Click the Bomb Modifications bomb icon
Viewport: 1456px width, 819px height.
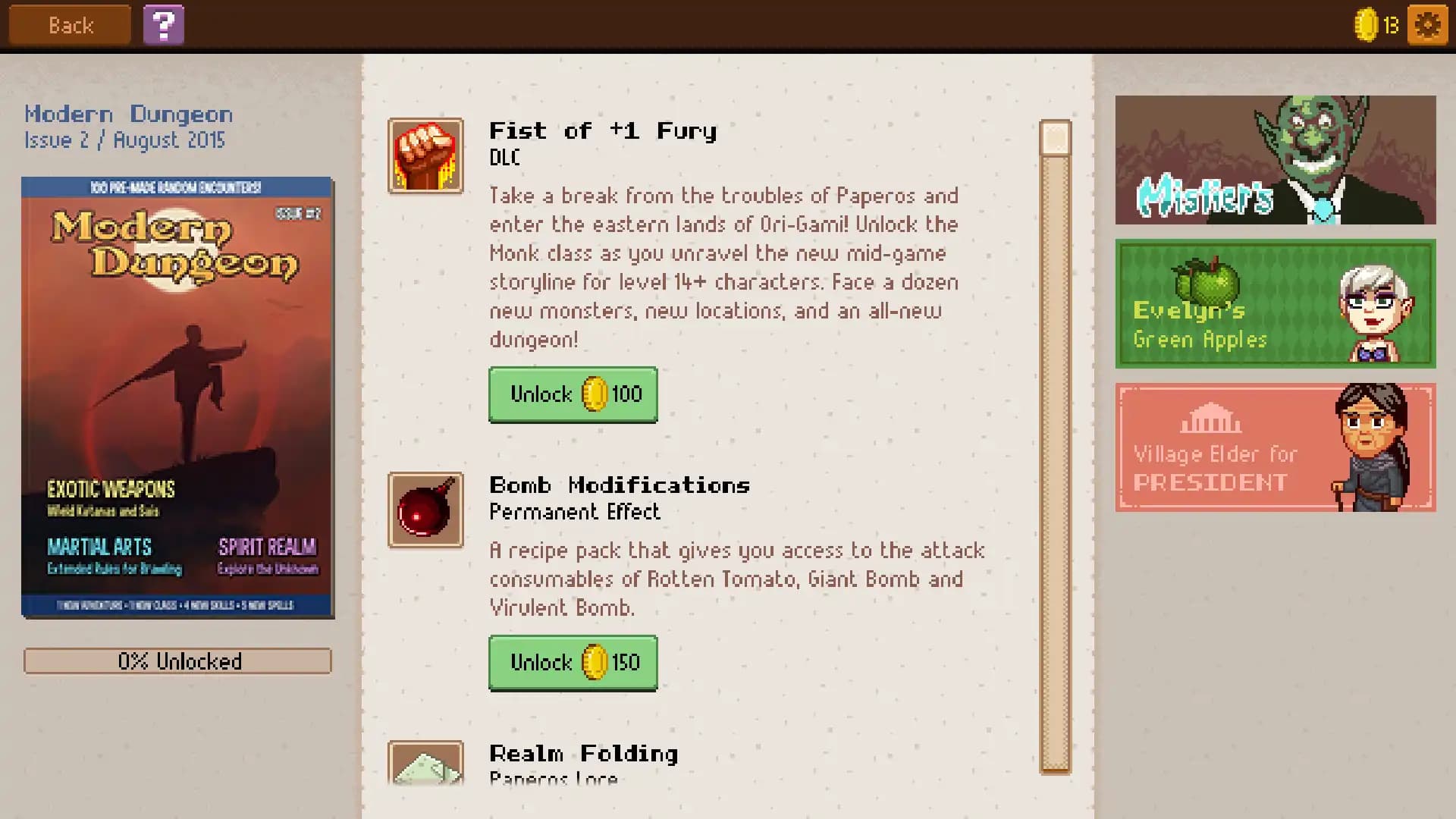[x=425, y=509]
